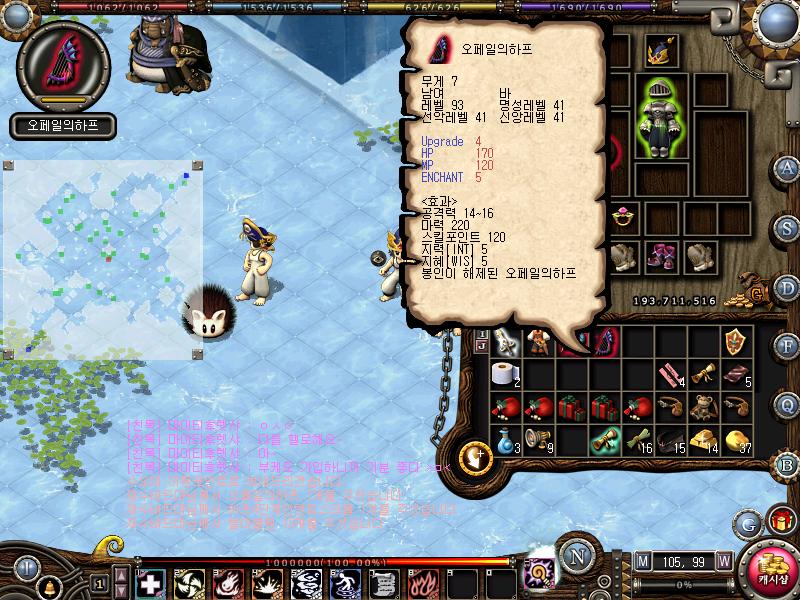Viewport: 800px width, 600px height.
Task: Click the round Q side button
Action: pyautogui.click(x=787, y=403)
